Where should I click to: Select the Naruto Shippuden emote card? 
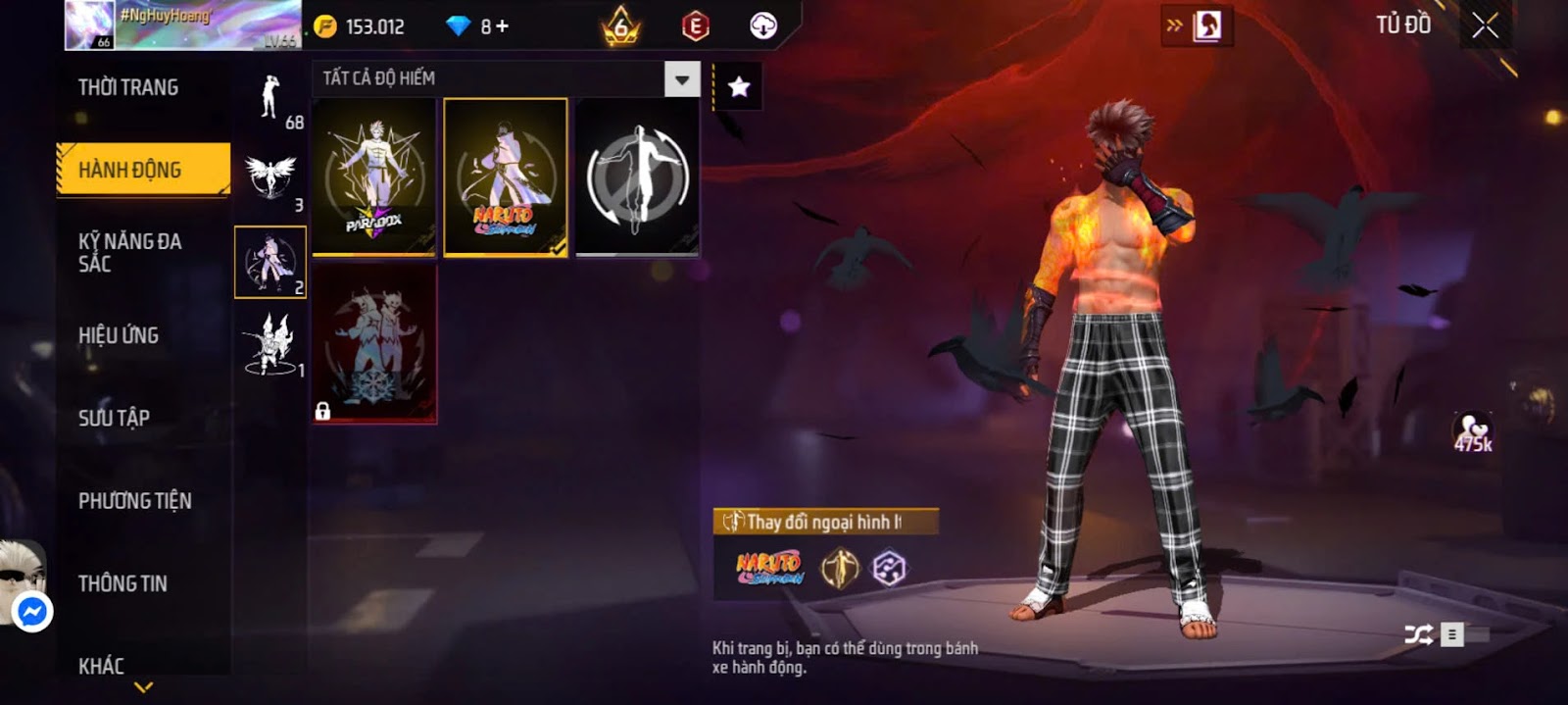point(506,177)
